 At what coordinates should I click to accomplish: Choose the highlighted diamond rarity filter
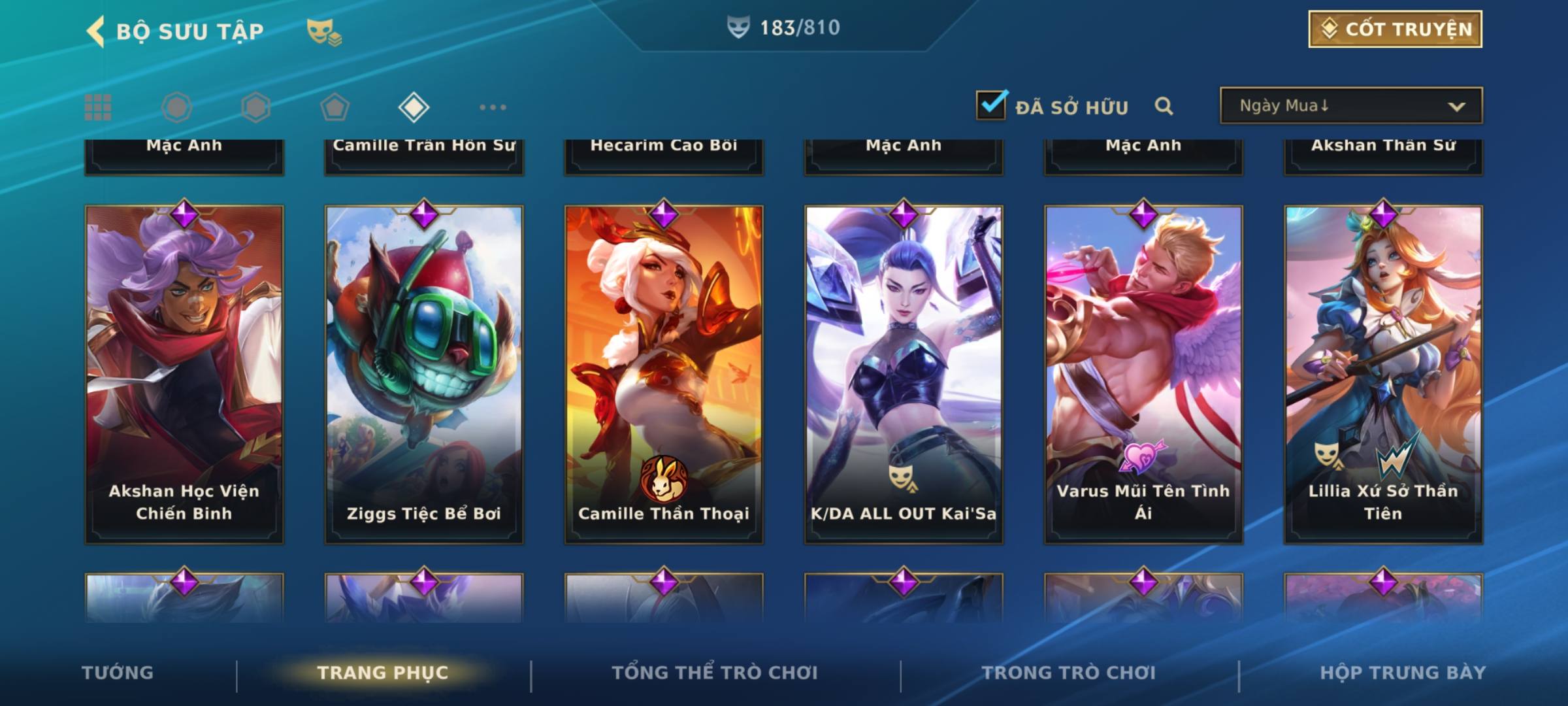coord(414,107)
